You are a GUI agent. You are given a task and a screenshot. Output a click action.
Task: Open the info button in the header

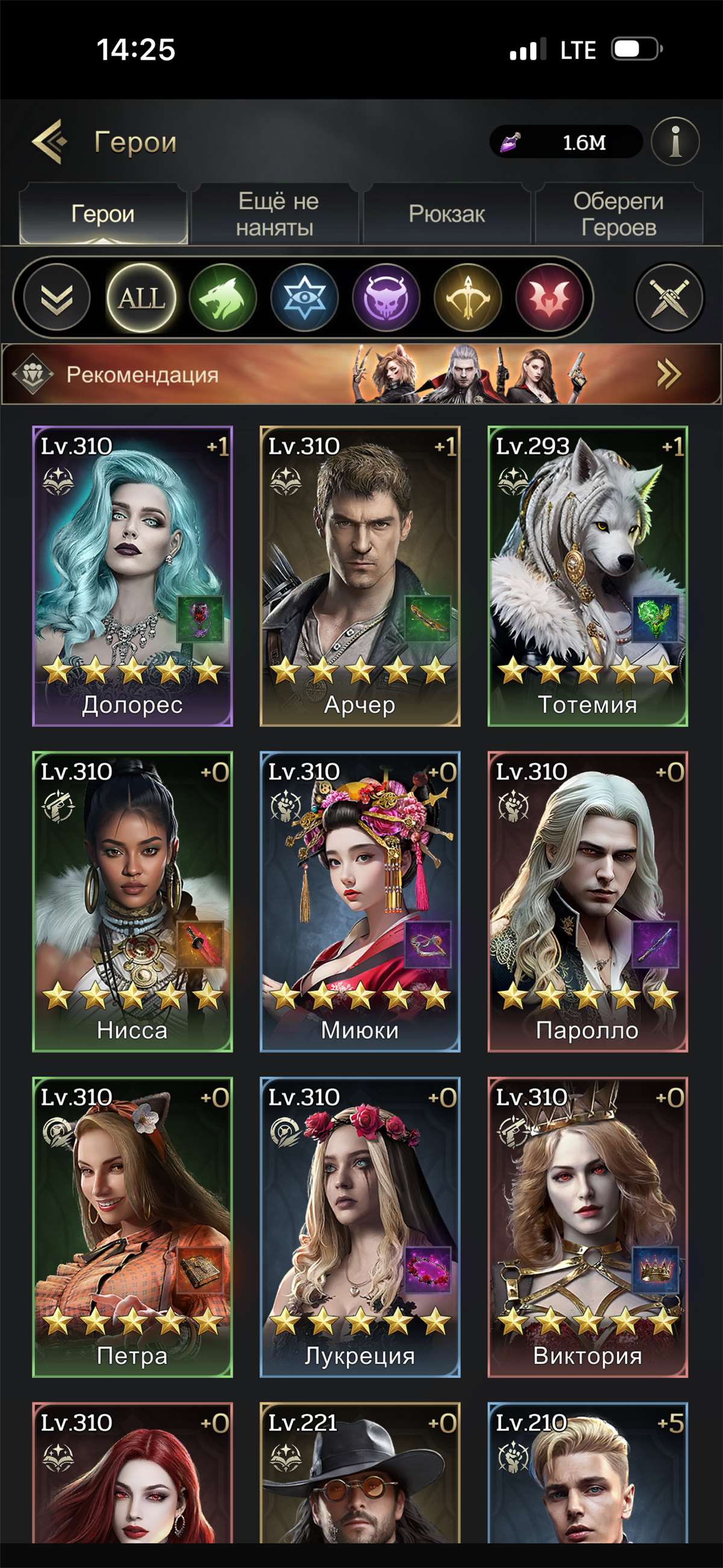click(x=675, y=142)
